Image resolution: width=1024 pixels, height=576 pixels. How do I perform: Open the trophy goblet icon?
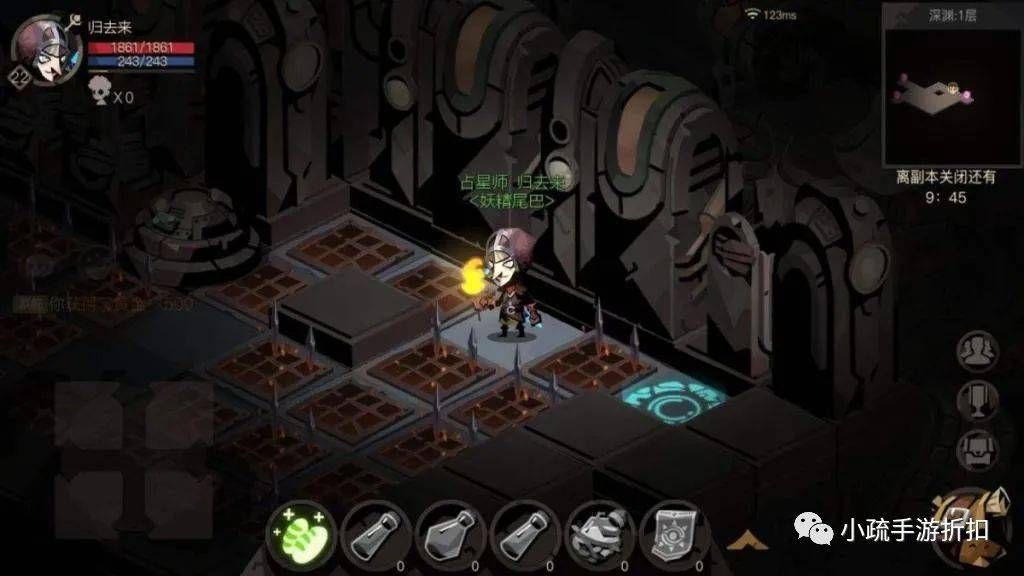[978, 401]
